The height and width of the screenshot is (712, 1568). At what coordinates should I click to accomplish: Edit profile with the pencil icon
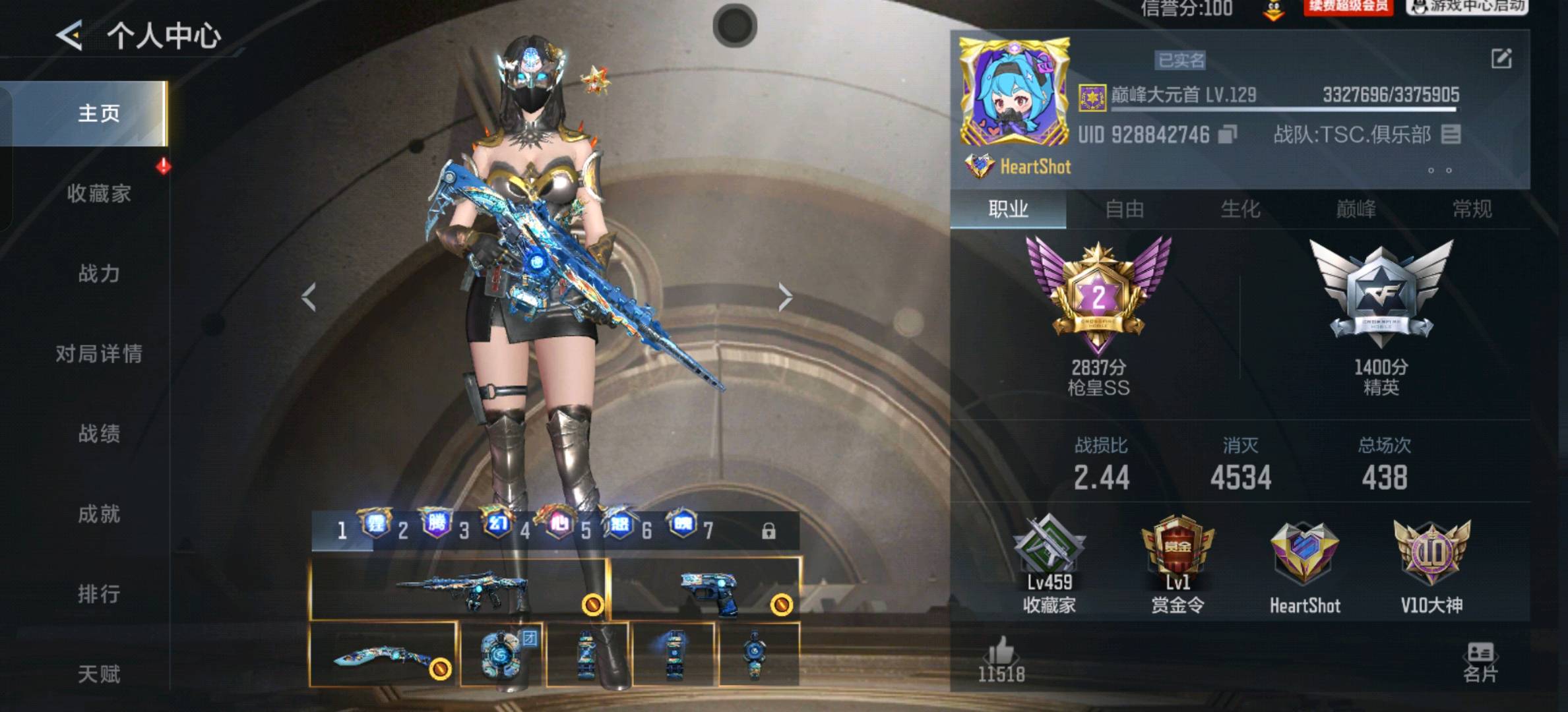pos(1501,59)
